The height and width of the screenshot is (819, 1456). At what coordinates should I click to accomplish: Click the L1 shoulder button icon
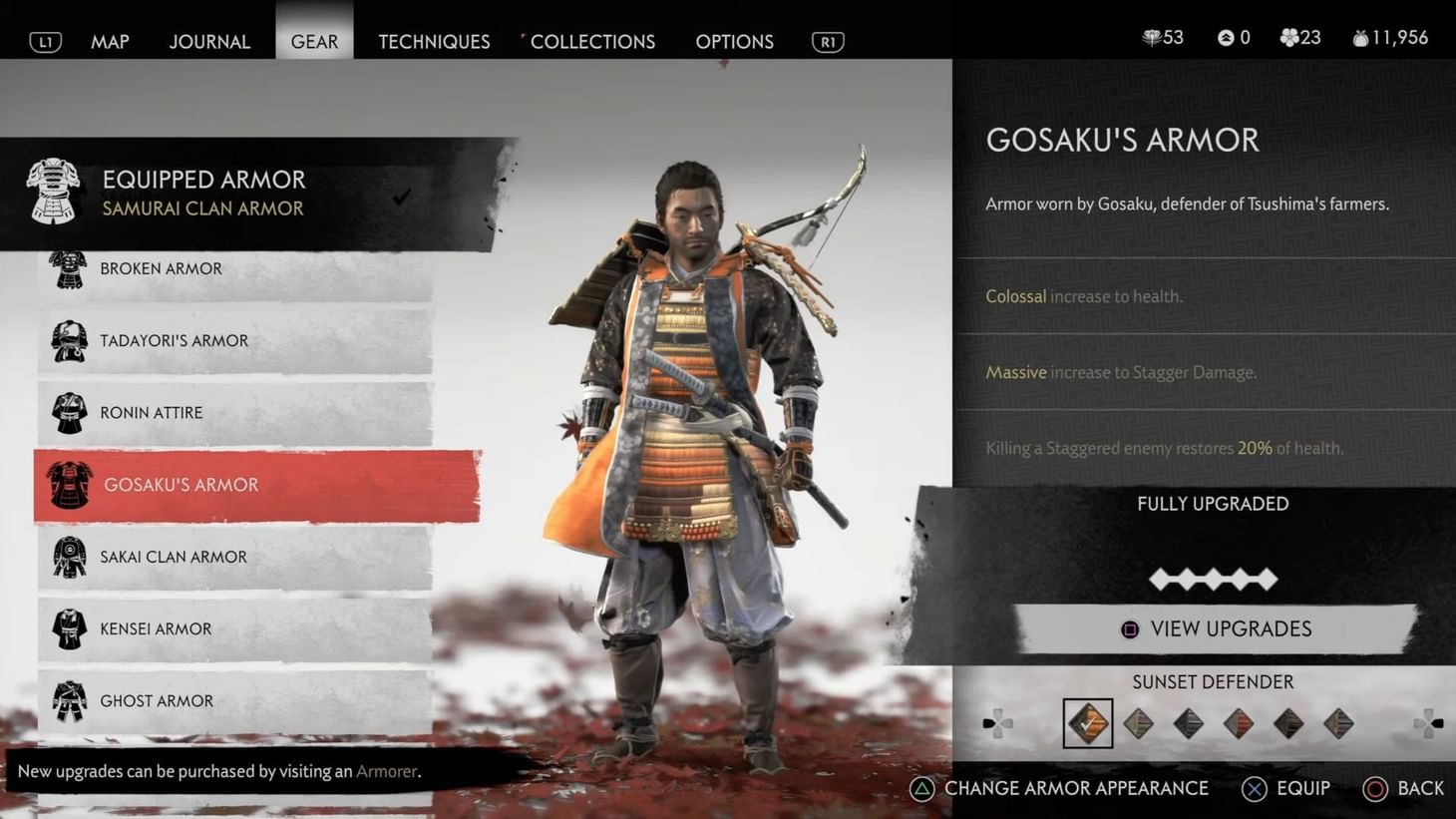44,41
